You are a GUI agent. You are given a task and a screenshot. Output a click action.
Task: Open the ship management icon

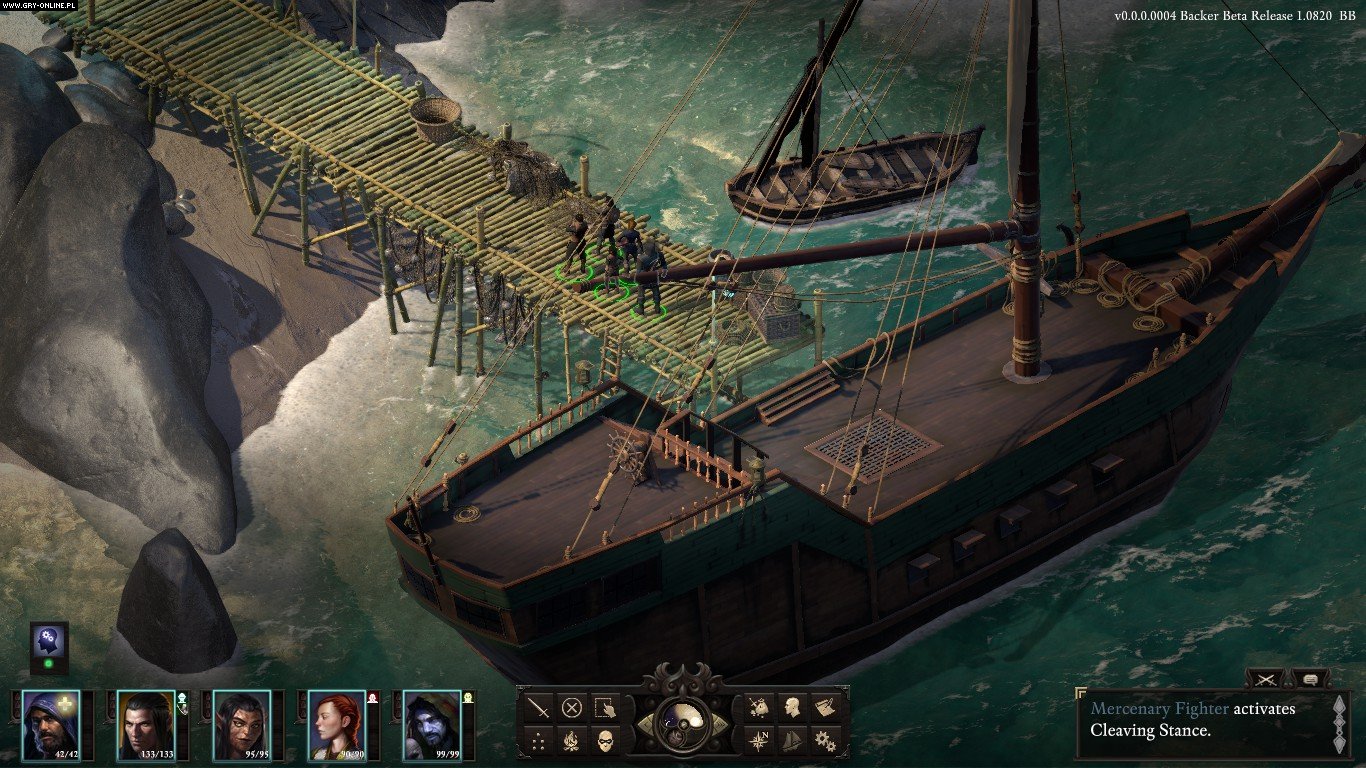(792, 741)
